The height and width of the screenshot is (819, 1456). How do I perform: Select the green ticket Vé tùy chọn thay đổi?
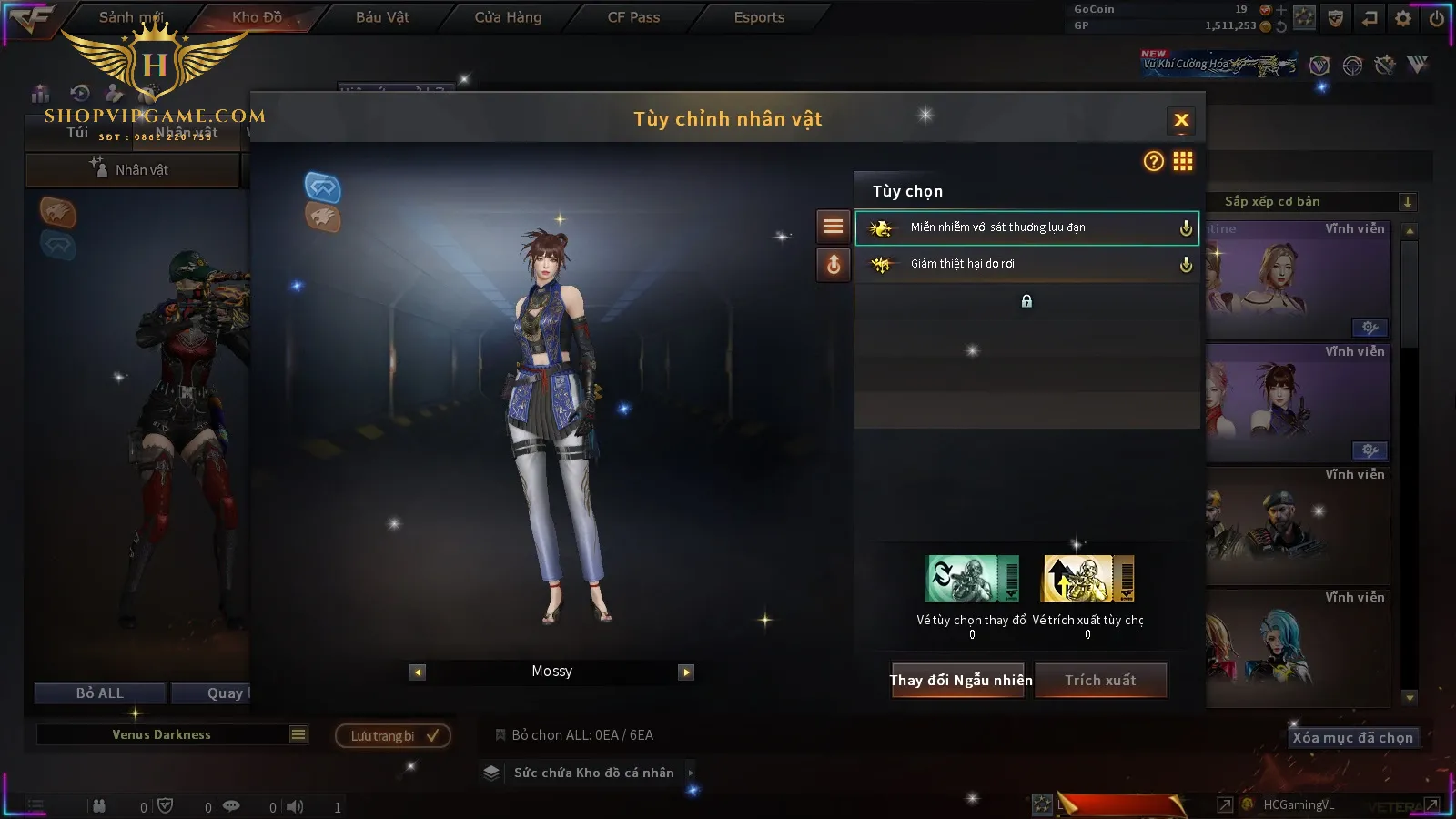(x=972, y=579)
